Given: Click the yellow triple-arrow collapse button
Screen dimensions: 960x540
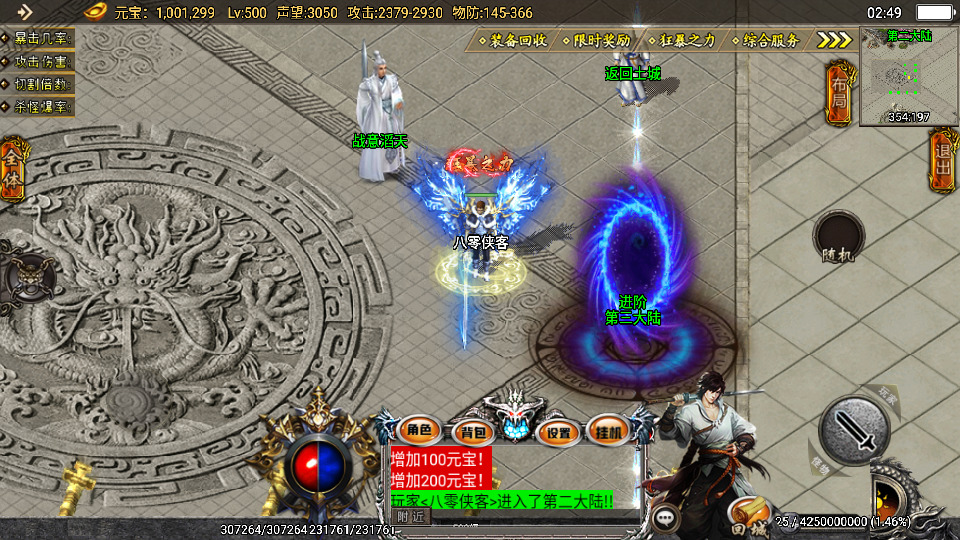Looking at the screenshot, I should [834, 41].
